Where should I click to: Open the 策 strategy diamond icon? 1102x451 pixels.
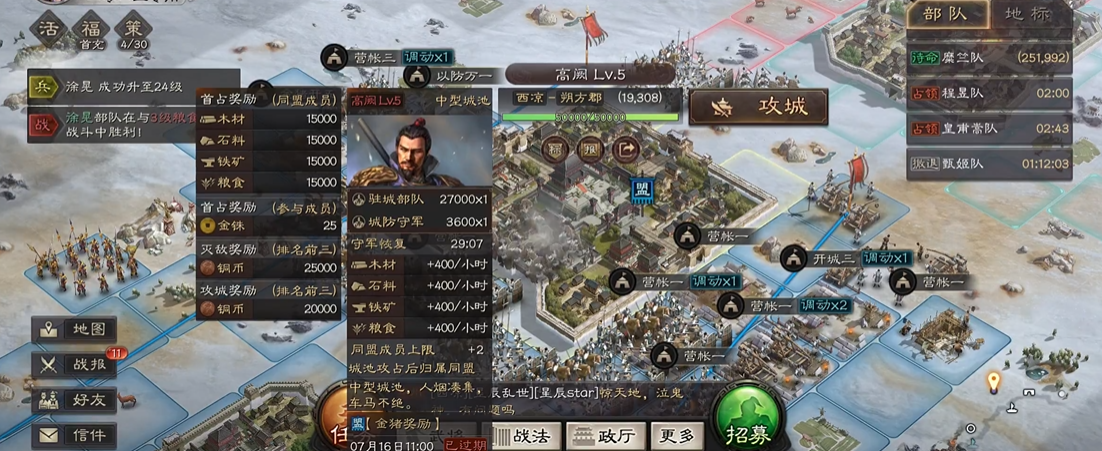click(133, 29)
